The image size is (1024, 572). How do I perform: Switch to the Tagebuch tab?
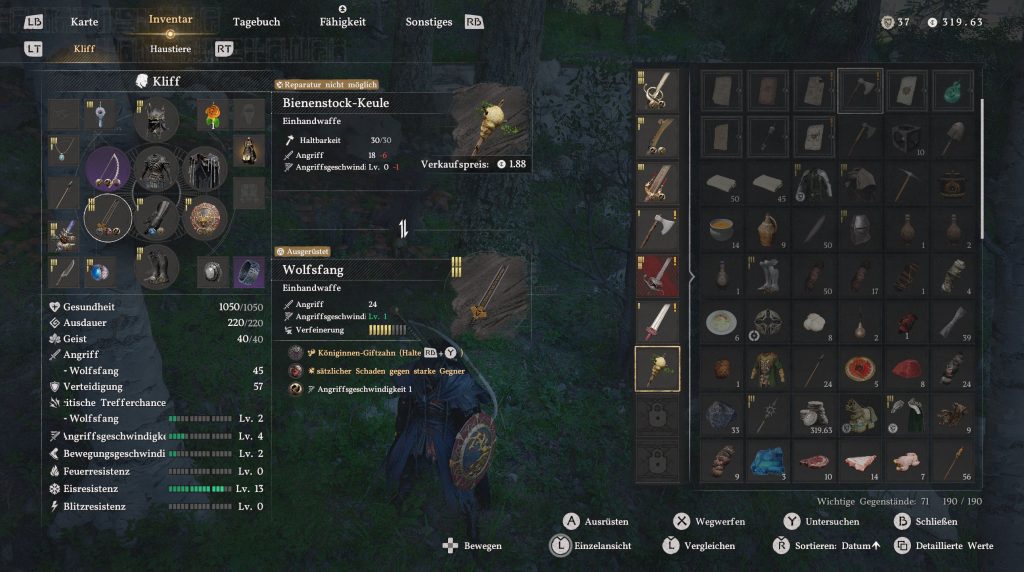[x=256, y=22]
